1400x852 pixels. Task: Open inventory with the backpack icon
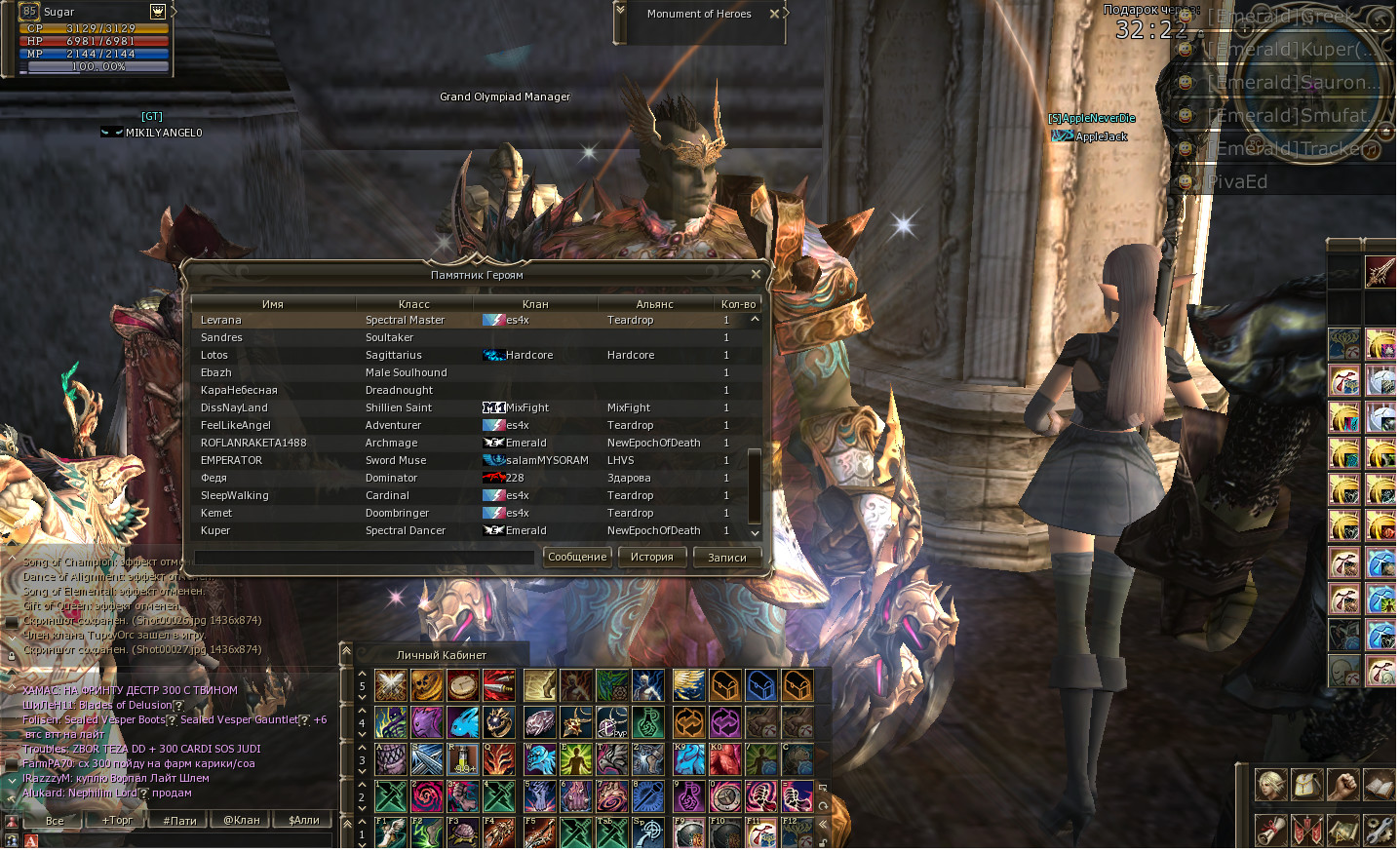pyautogui.click(x=1306, y=784)
